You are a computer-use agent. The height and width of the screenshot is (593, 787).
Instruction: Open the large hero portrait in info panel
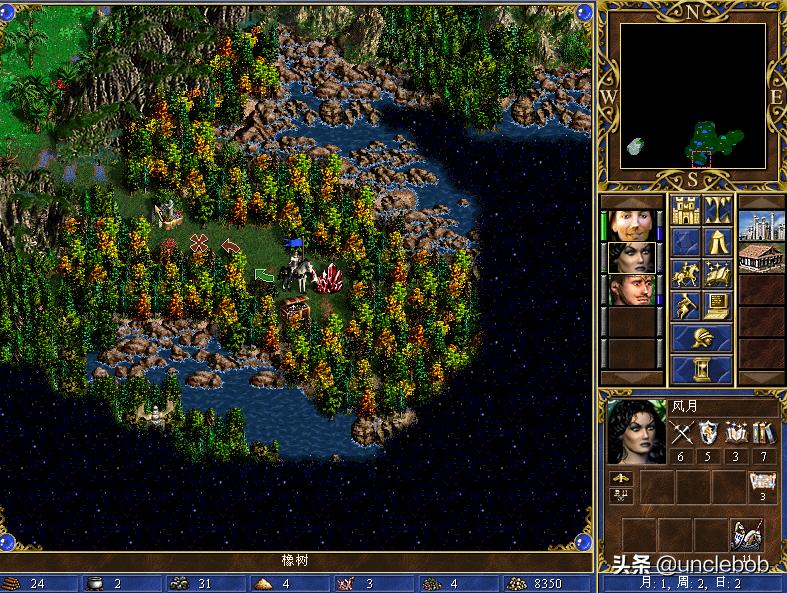(x=636, y=432)
